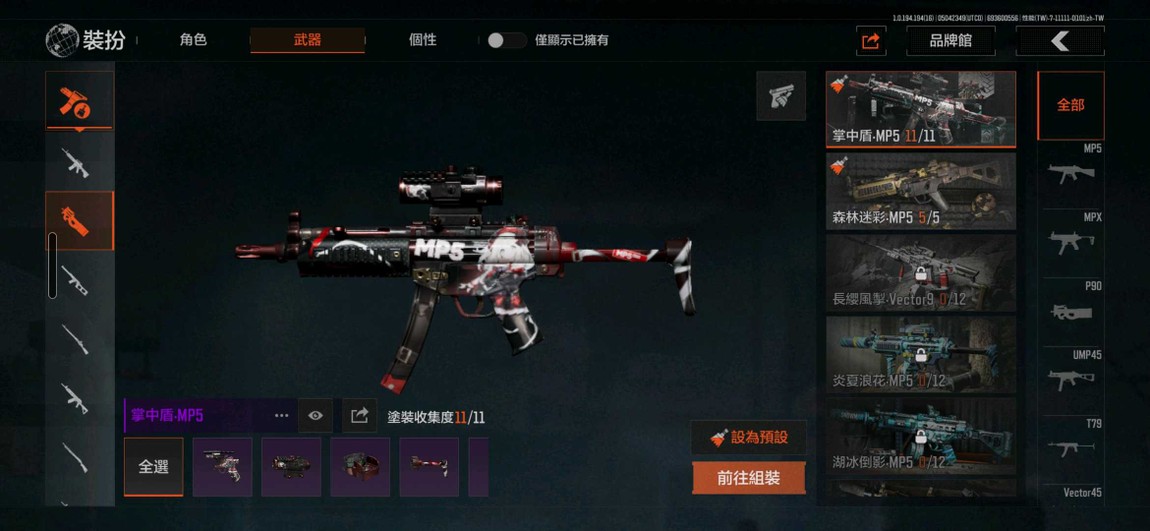The image size is (1150, 531).
Task: Select the 森林迷彩-MP5 skin
Action: 920,191
